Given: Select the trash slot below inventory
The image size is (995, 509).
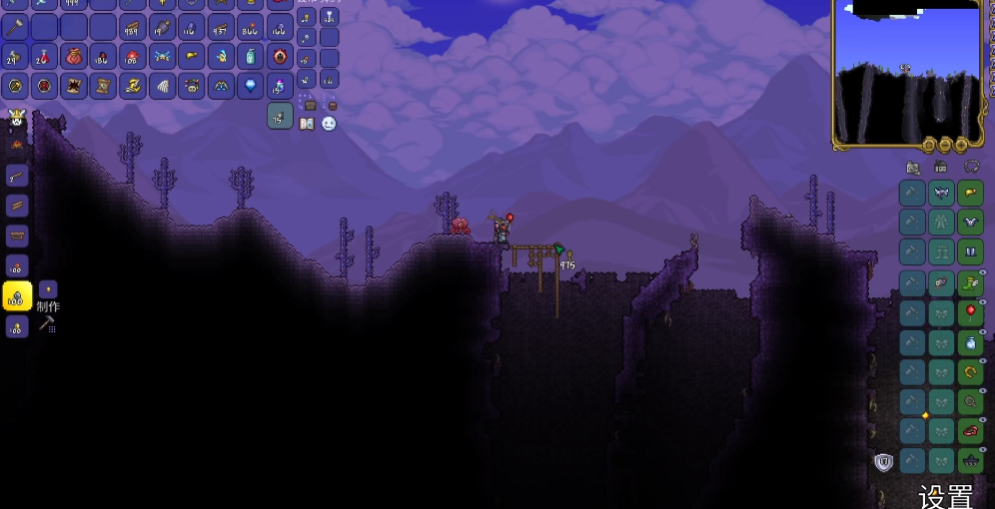Looking at the screenshot, I should (x=280, y=116).
